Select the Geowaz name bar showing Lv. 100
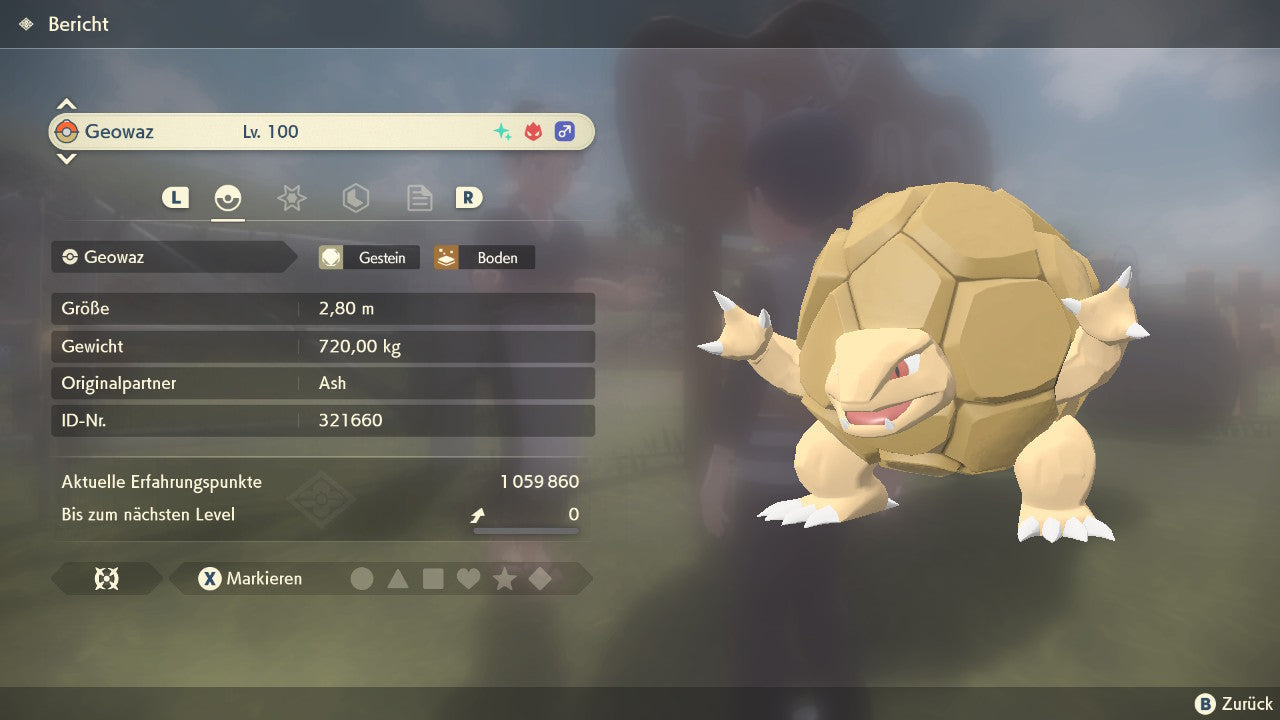This screenshot has width=1280, height=720. click(x=320, y=132)
